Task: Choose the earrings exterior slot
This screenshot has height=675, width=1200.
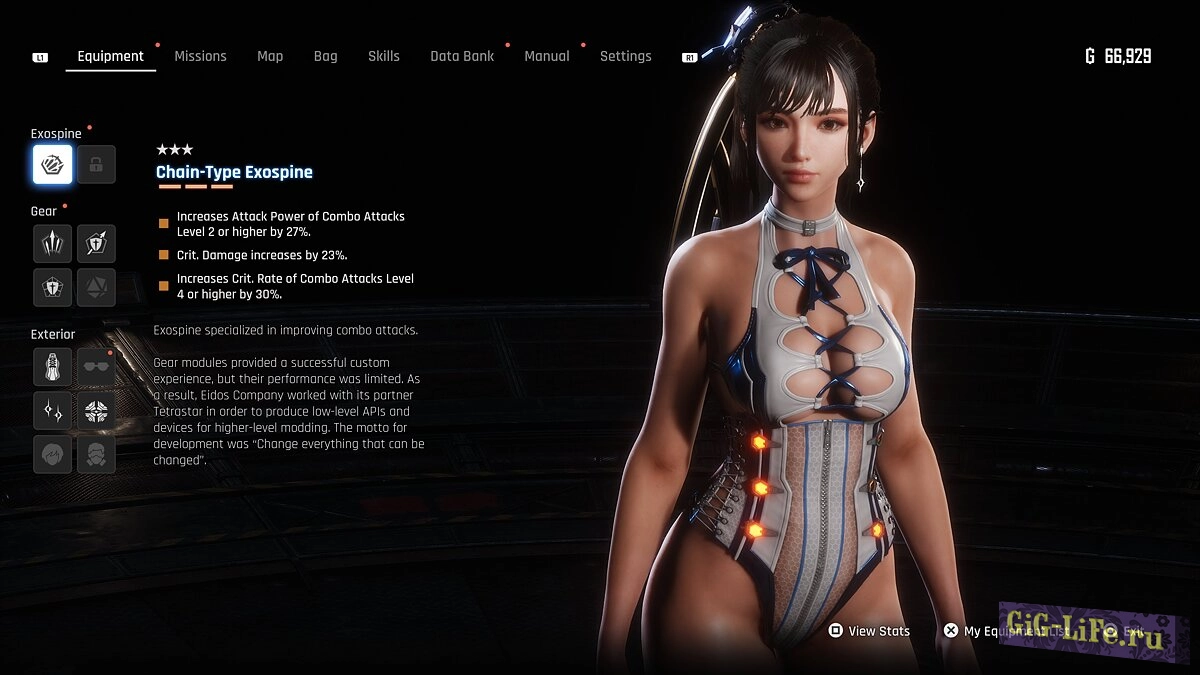Action: coord(52,410)
